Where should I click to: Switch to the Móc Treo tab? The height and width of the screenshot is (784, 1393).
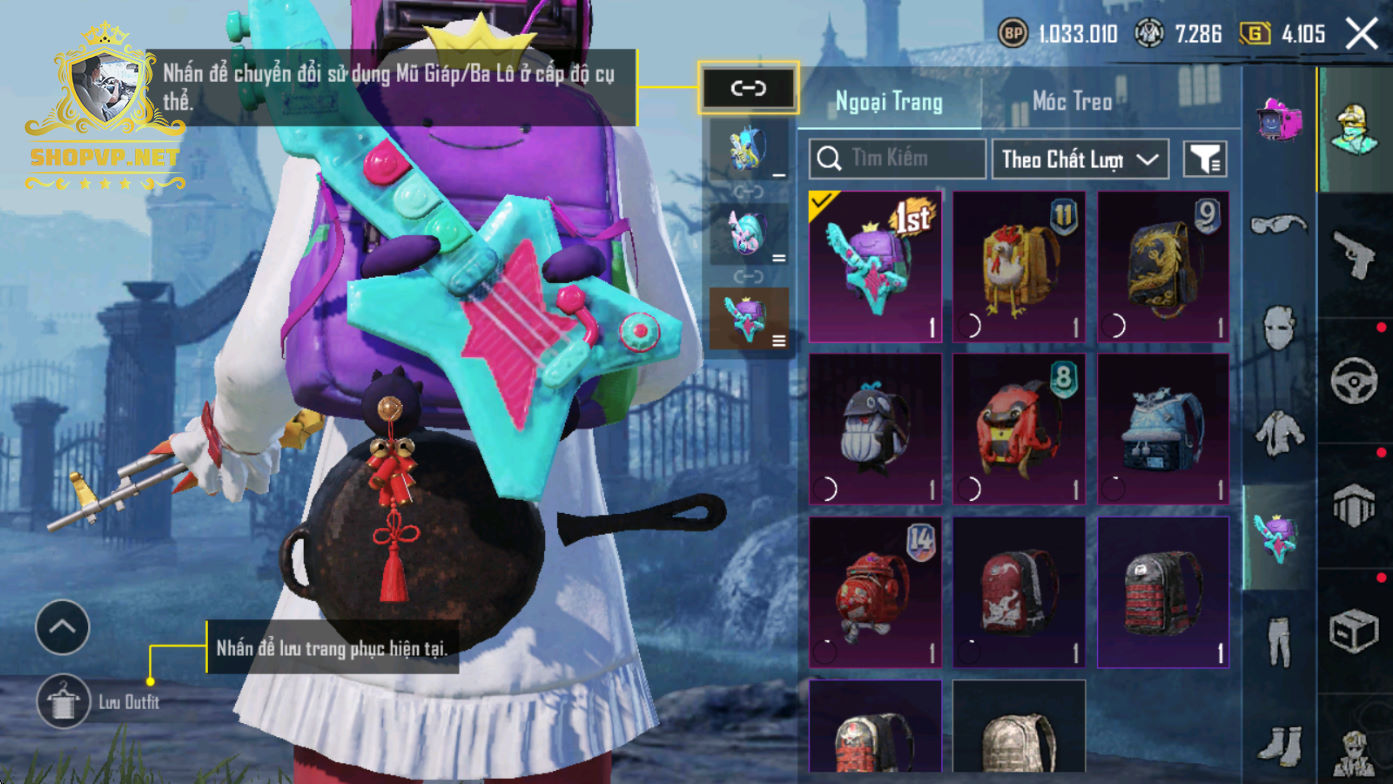(x=1072, y=101)
